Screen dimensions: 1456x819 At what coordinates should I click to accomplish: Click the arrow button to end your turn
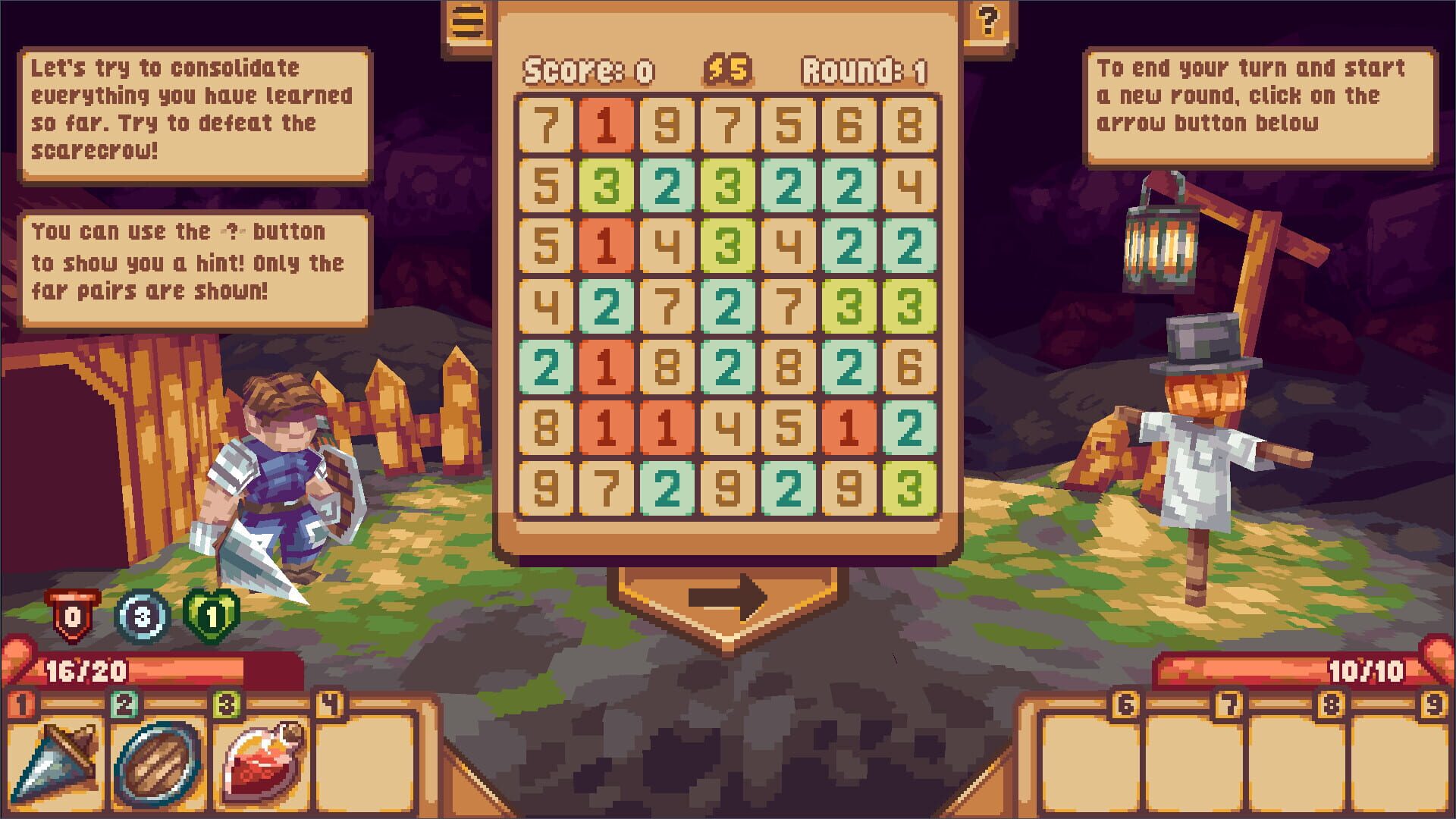(728, 598)
